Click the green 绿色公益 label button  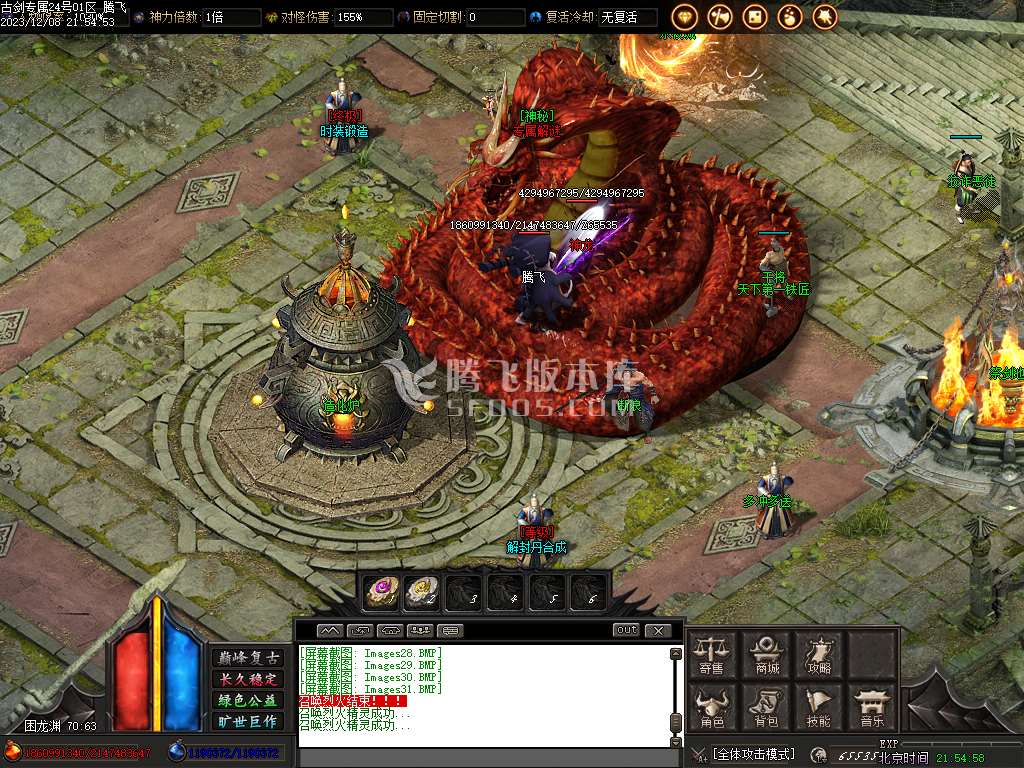point(247,700)
